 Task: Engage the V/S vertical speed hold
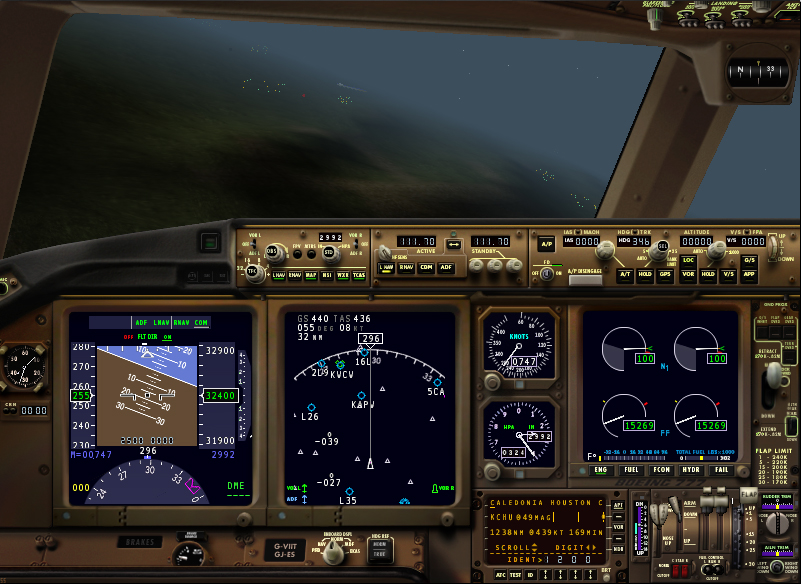pyautogui.click(x=729, y=273)
